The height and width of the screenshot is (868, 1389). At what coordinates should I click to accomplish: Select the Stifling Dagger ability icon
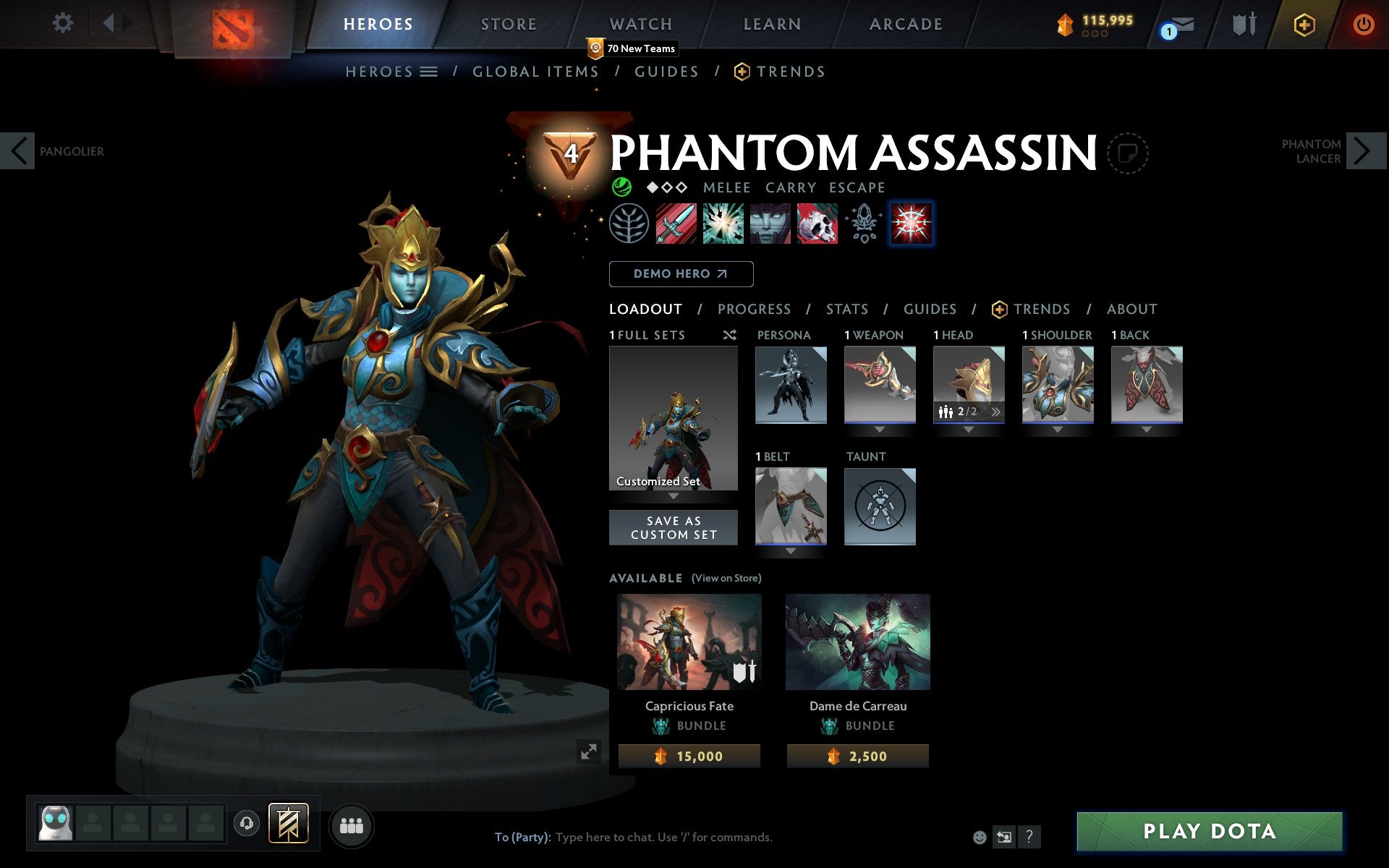(676, 223)
